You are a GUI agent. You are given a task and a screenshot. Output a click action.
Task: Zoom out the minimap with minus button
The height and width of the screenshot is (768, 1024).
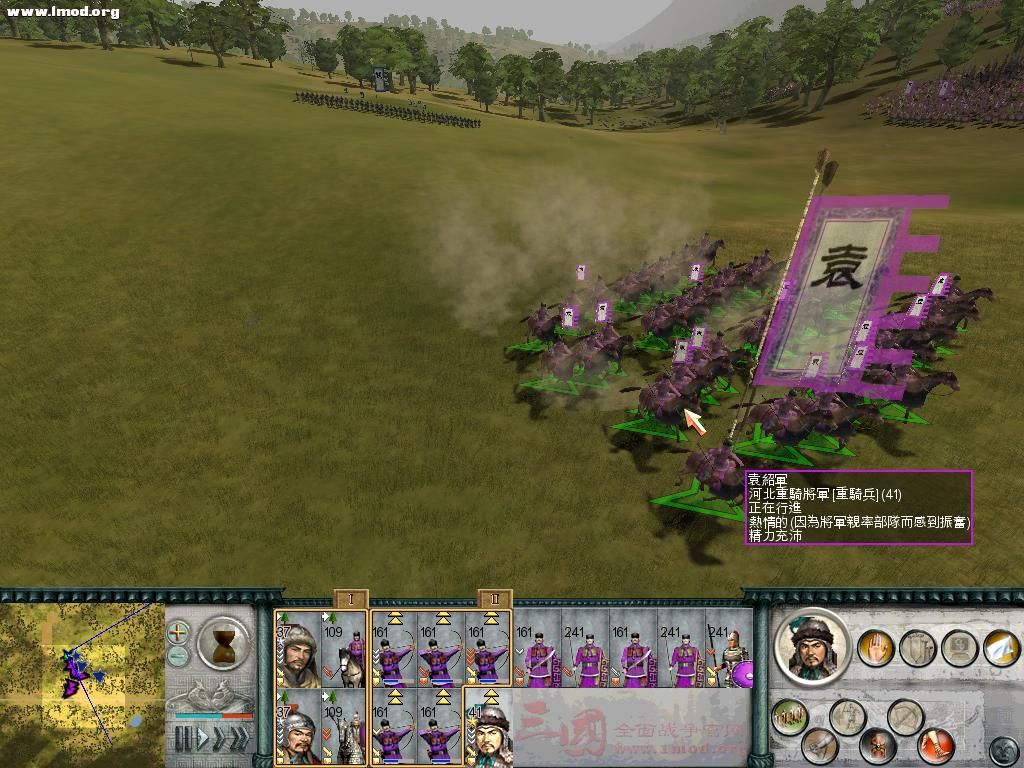click(x=178, y=656)
